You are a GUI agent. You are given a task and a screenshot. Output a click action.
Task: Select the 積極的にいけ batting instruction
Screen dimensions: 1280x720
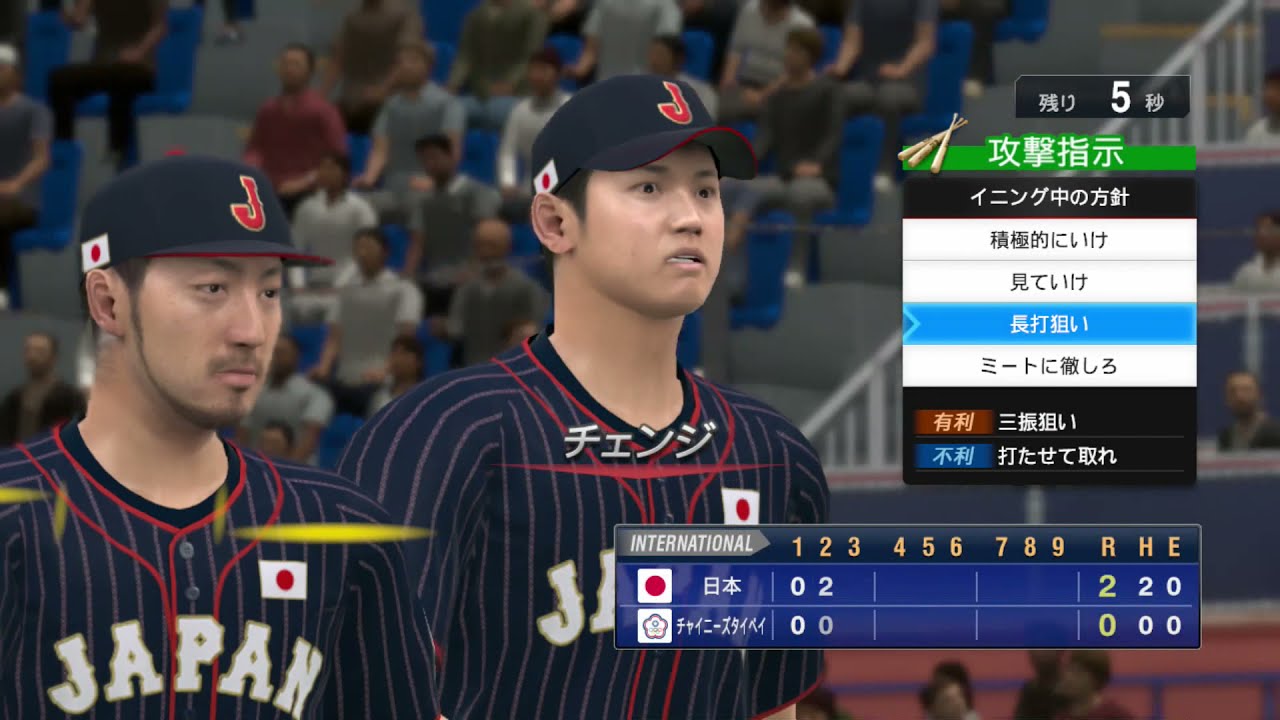coord(1049,240)
